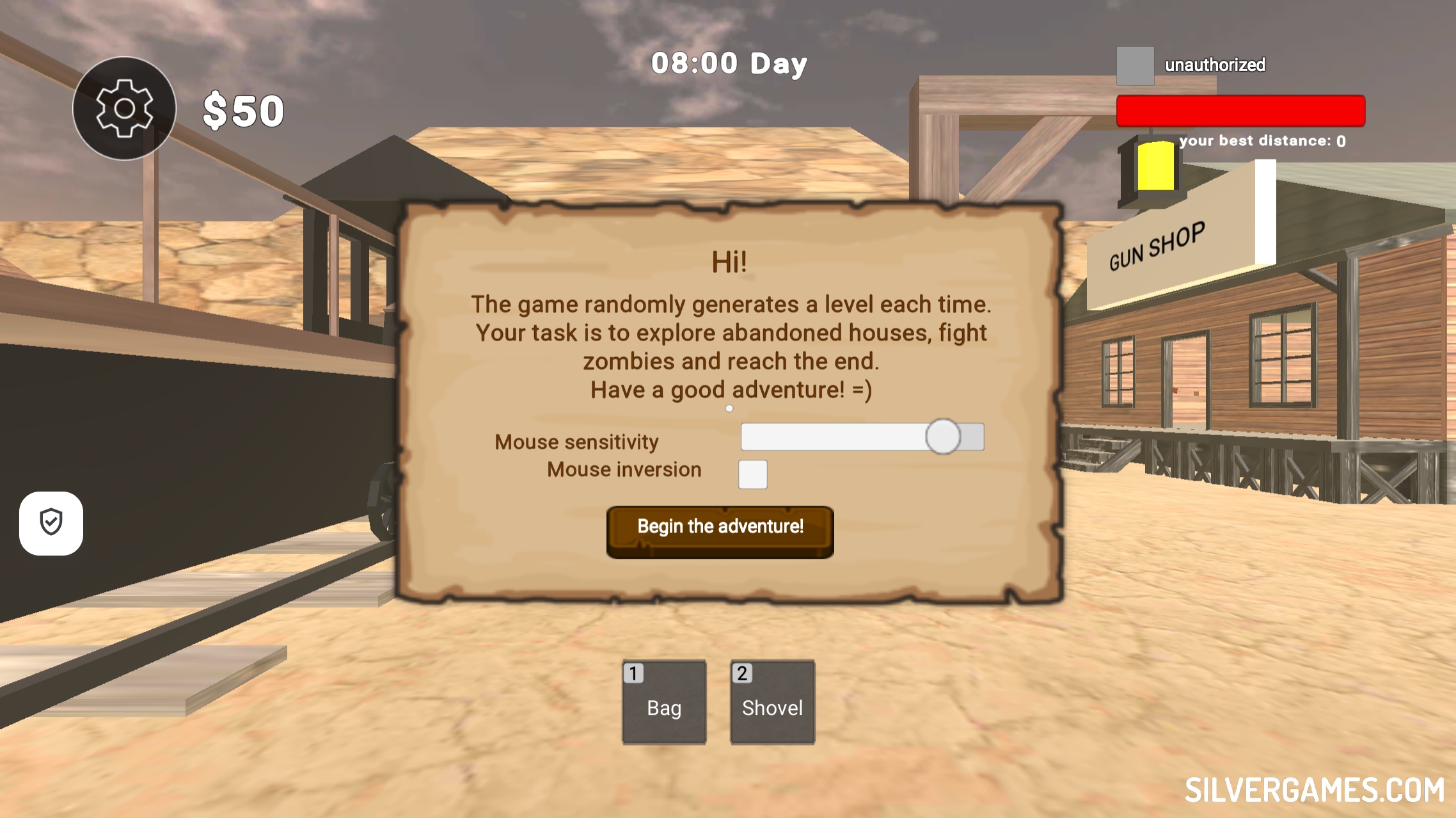Select the Bag hotbar slot

[664, 702]
